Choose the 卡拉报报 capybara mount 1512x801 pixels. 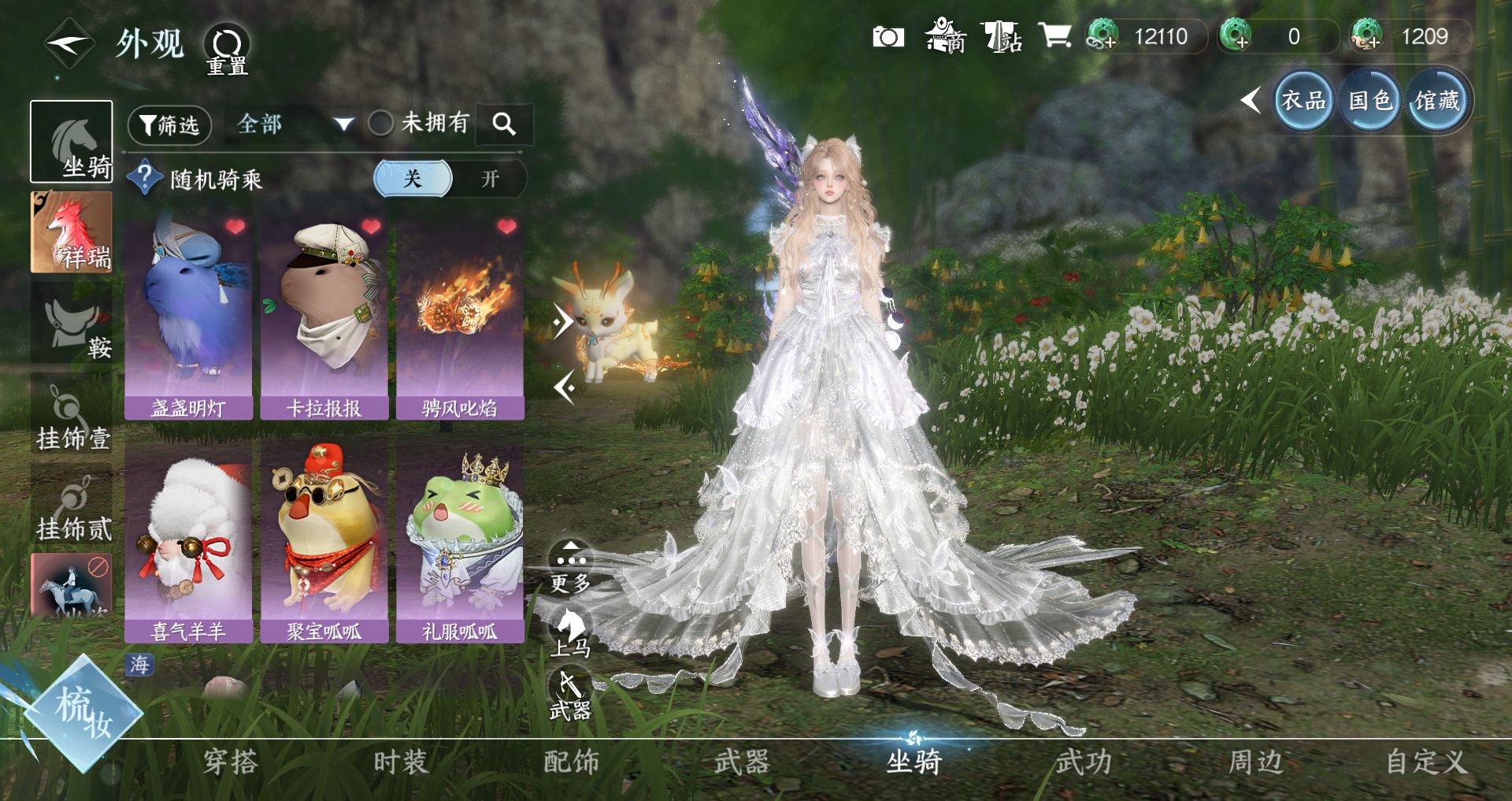324,315
